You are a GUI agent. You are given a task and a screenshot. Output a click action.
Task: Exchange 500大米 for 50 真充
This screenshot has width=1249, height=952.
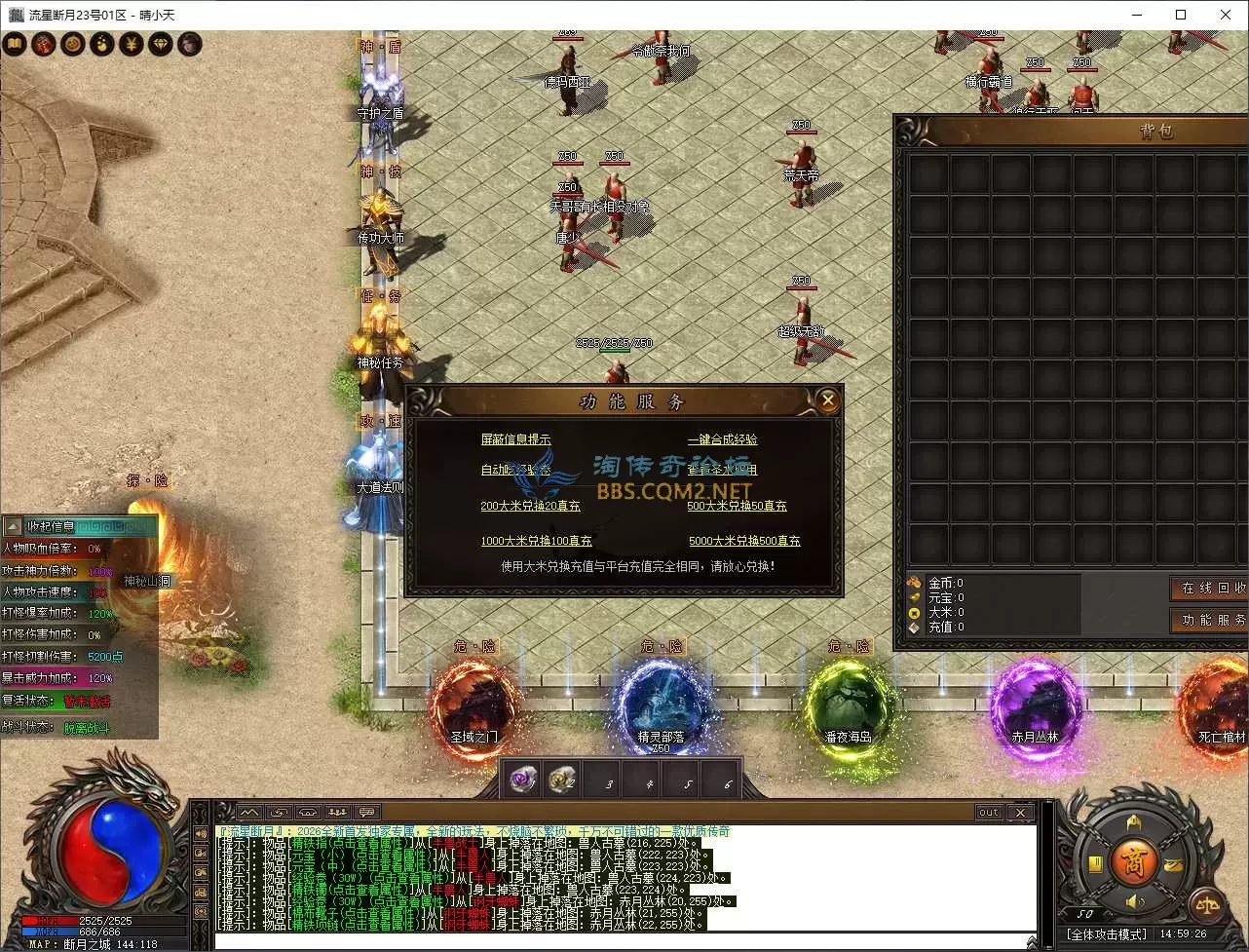pos(737,506)
